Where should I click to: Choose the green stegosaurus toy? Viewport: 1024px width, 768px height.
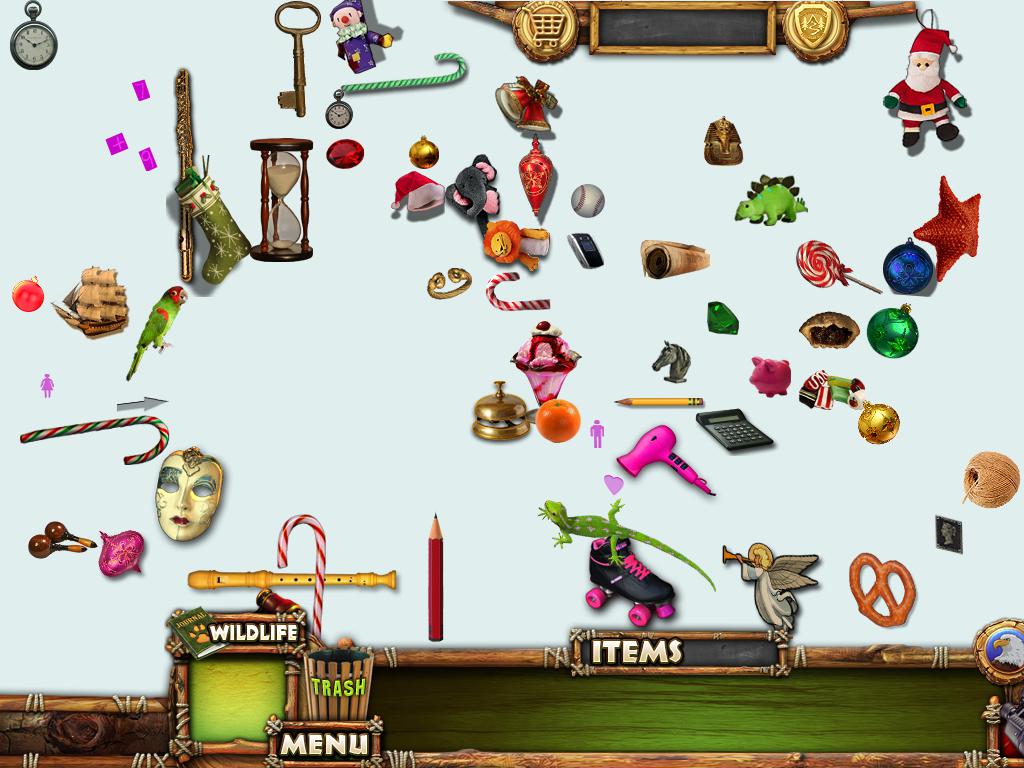click(771, 201)
